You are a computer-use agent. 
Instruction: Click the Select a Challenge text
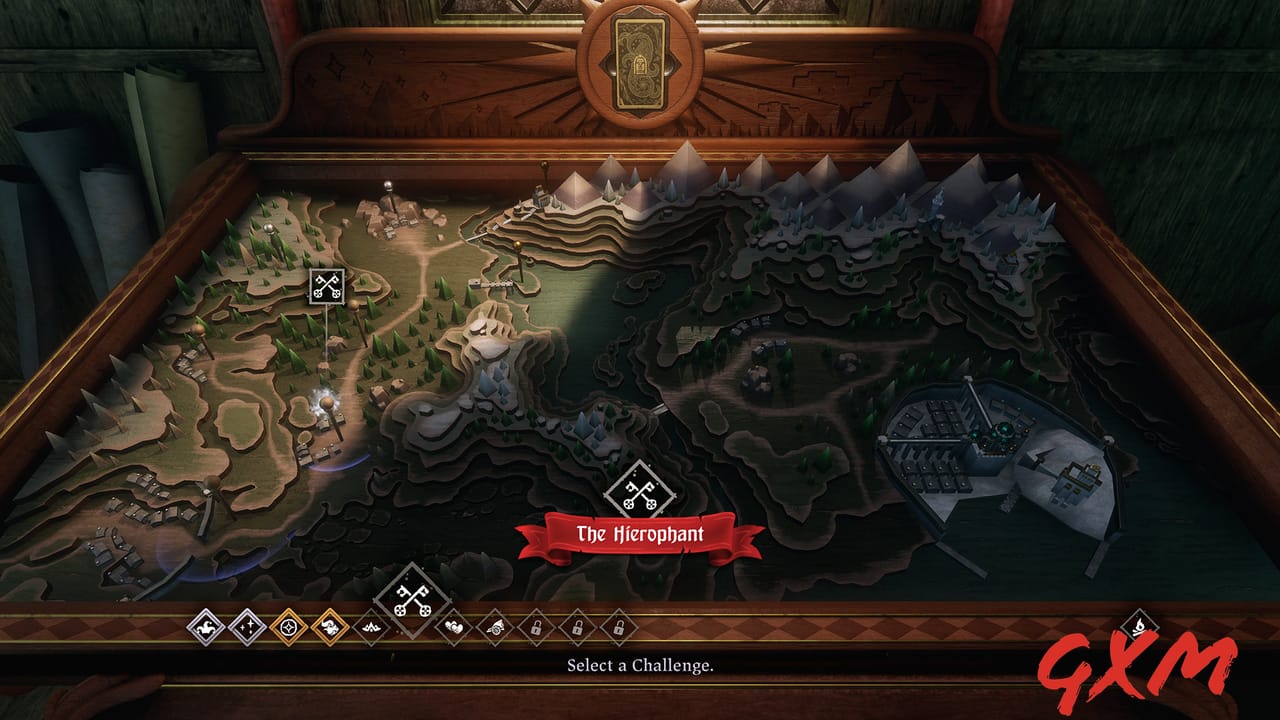click(640, 665)
